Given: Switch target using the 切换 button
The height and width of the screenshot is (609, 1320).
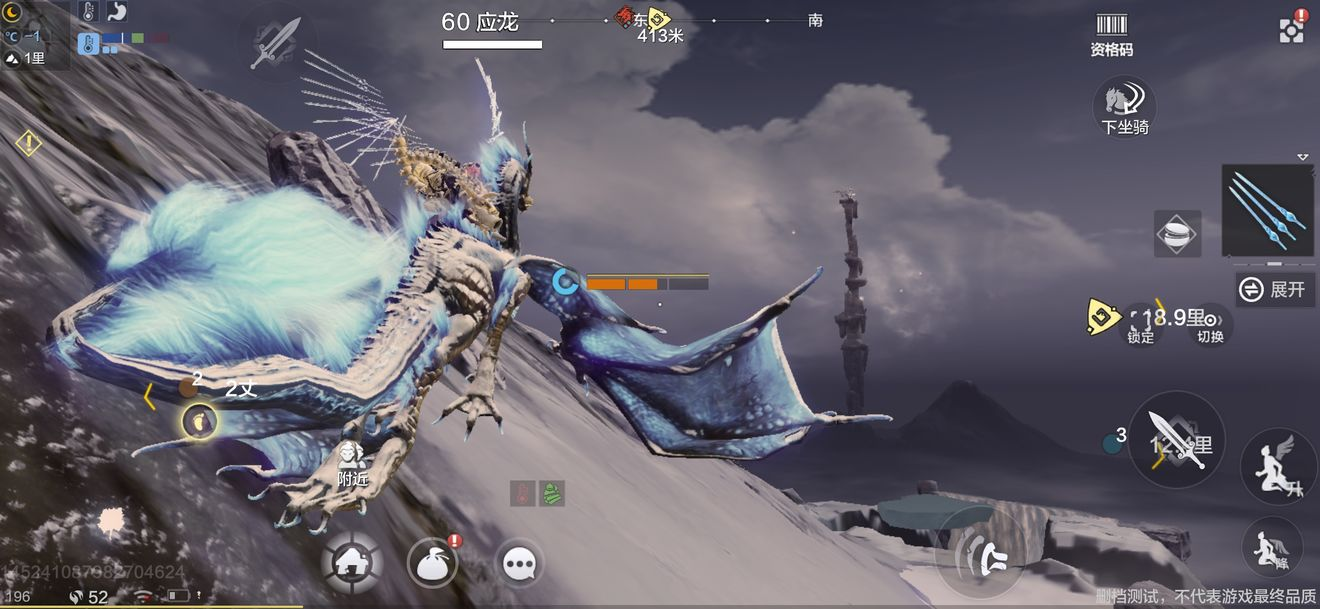Looking at the screenshot, I should [1210, 324].
